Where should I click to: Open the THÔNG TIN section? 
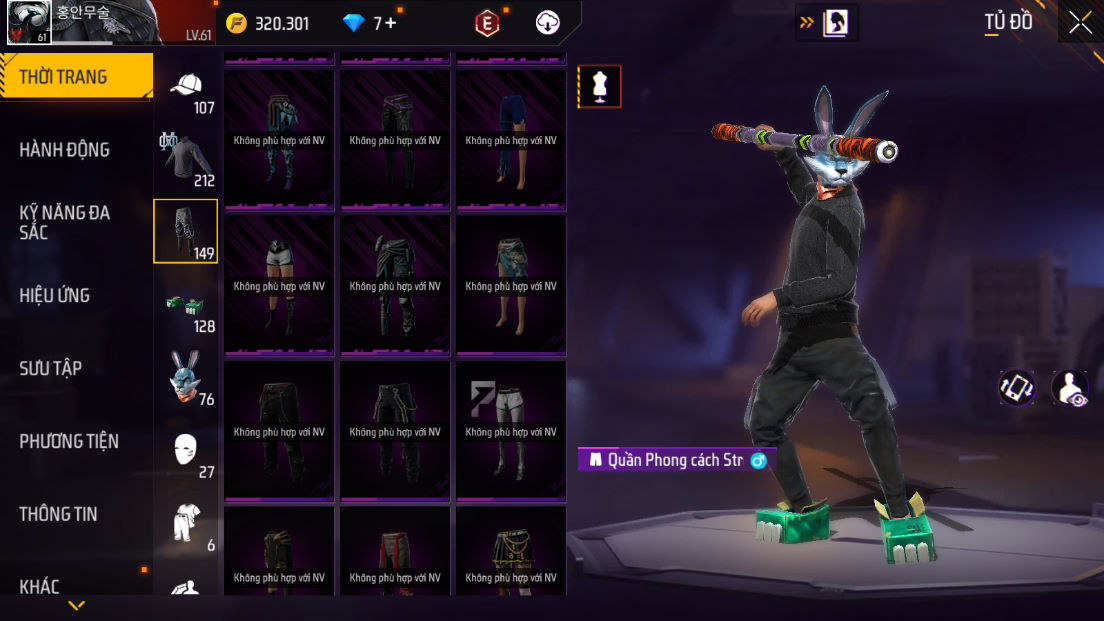pos(59,514)
